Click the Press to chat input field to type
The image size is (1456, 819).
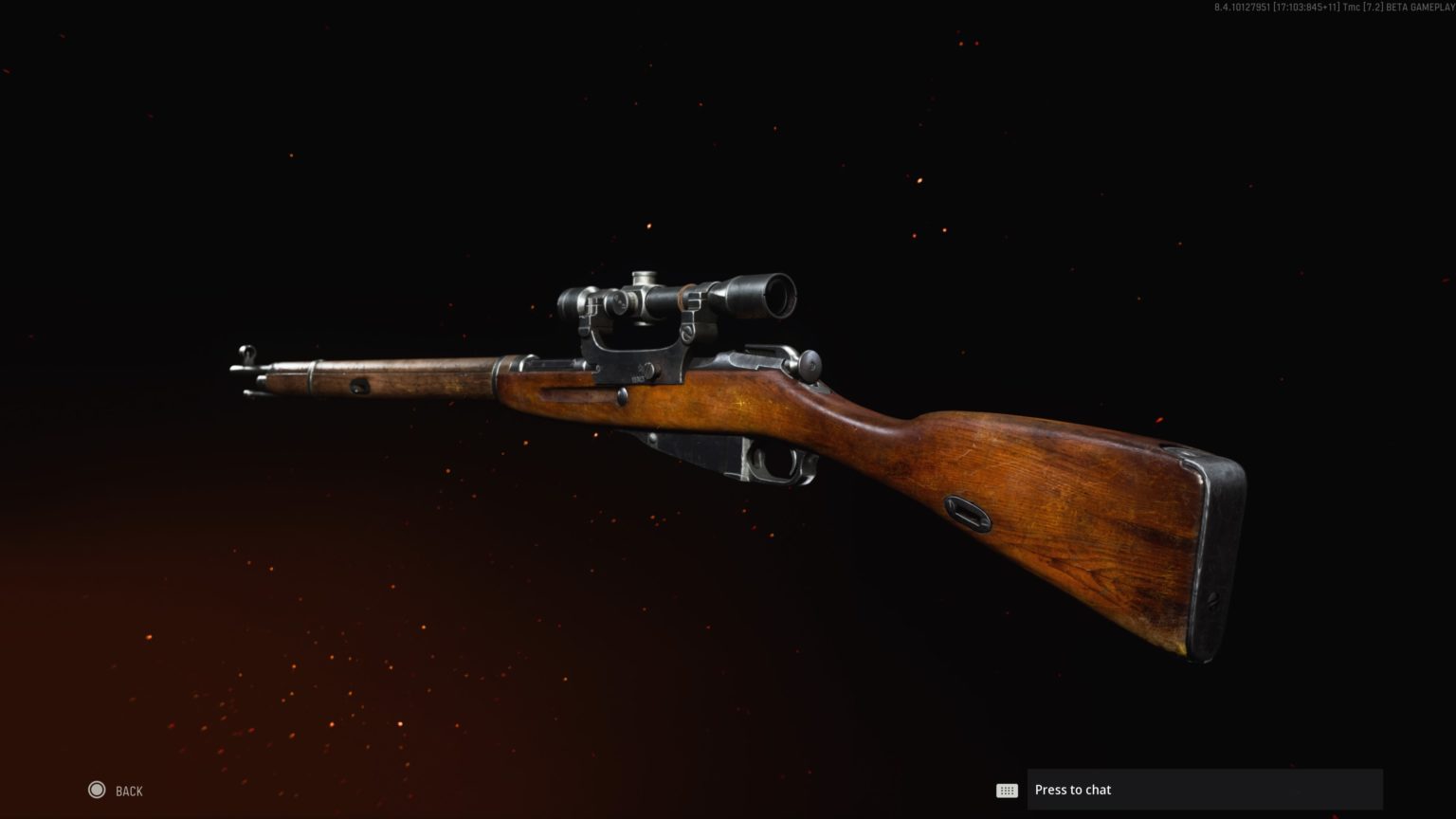click(x=1204, y=789)
